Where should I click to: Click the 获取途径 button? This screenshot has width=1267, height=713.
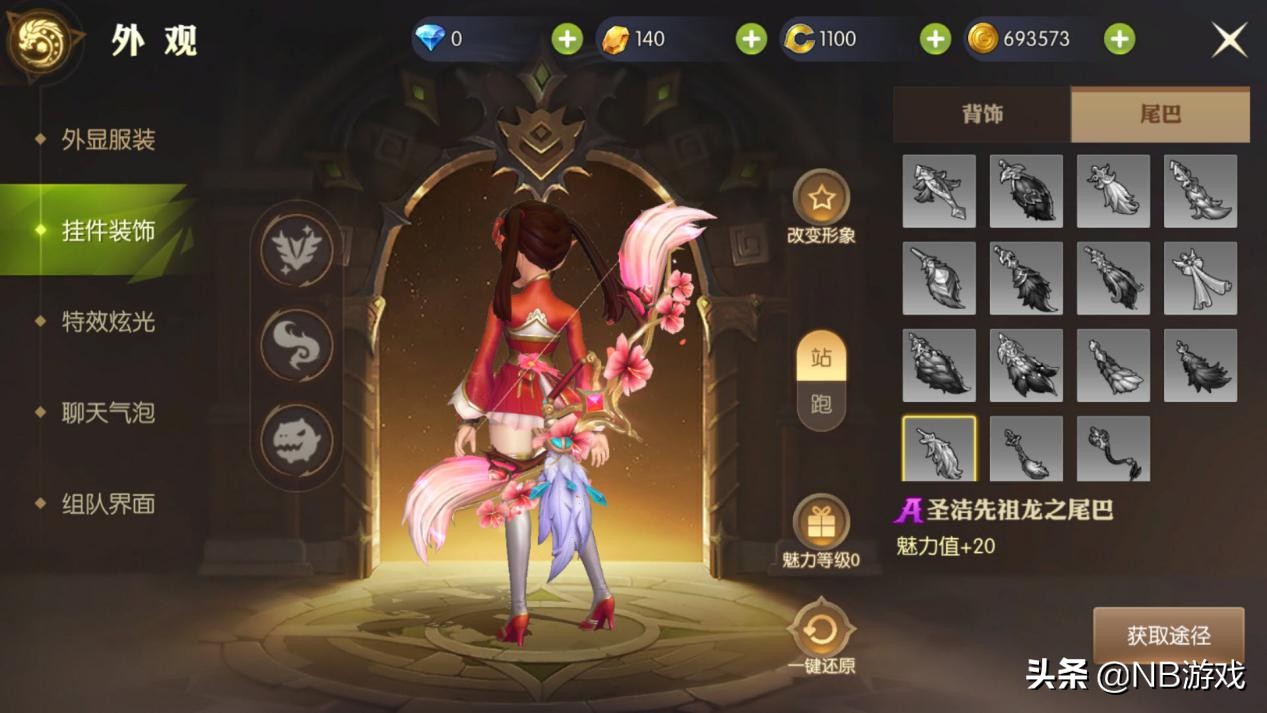pos(1168,635)
